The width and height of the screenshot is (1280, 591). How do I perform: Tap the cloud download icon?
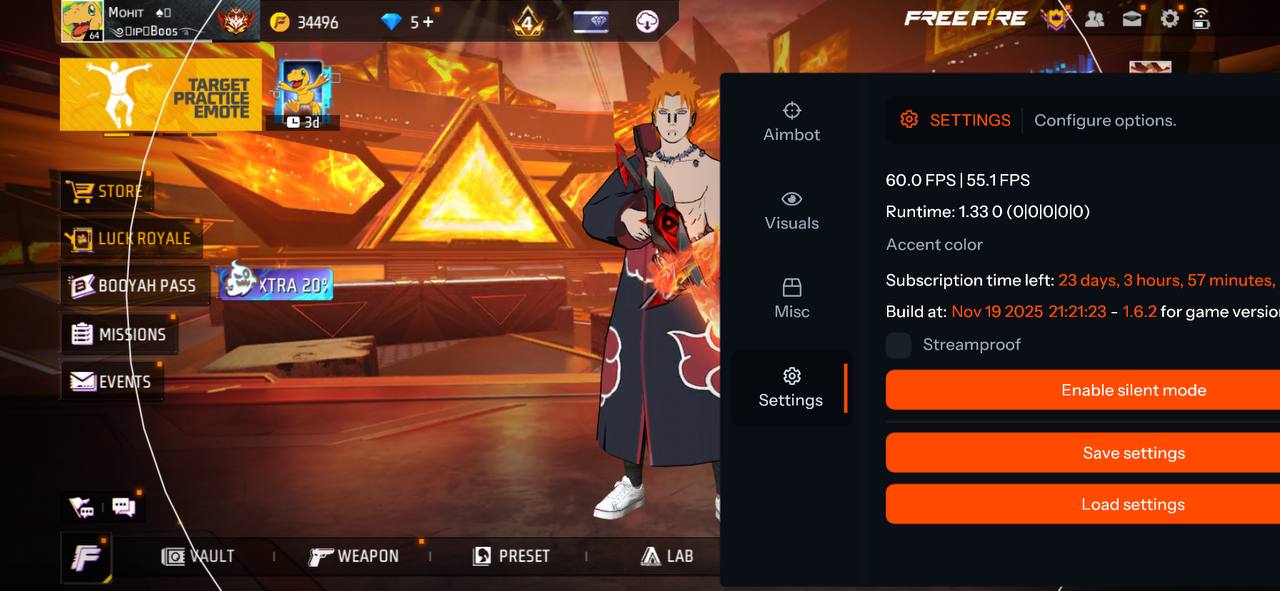click(647, 21)
